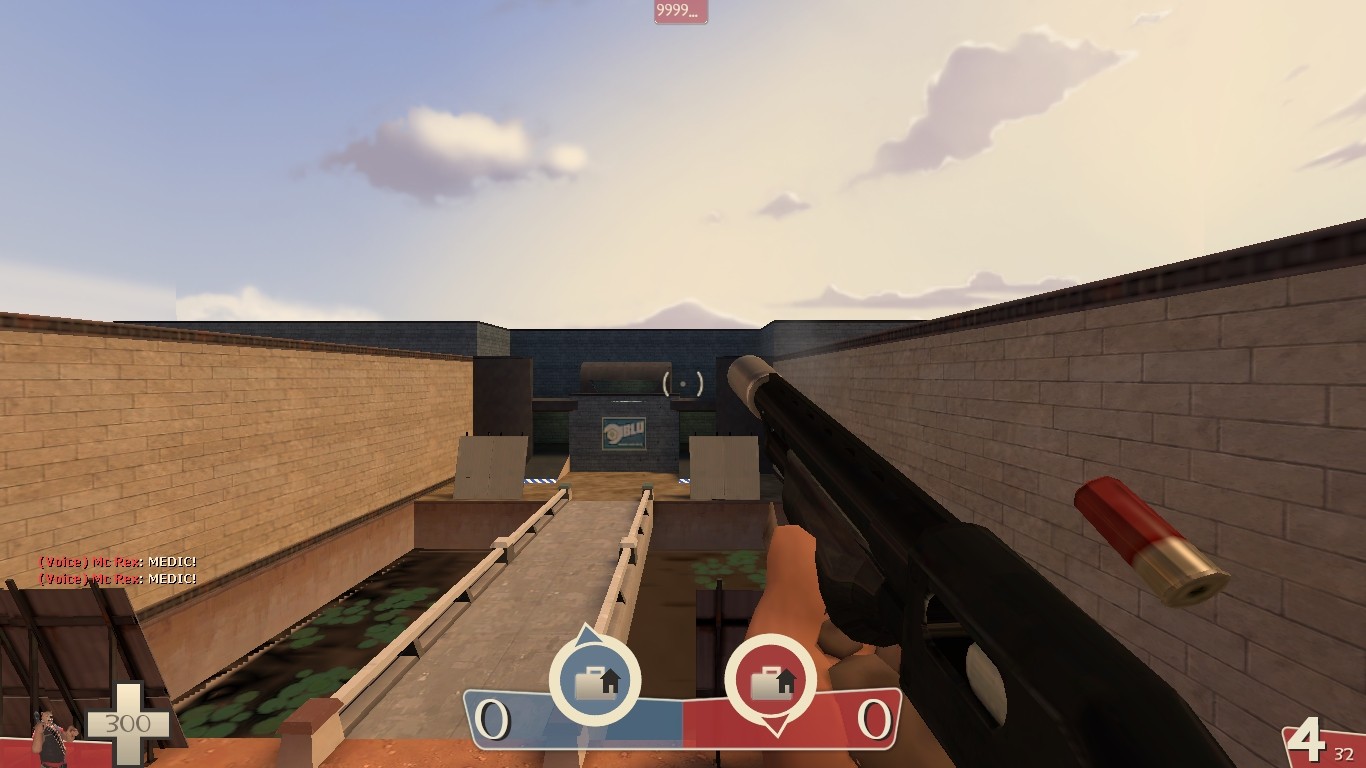Click the RED team briefcase home icon
This screenshot has width=1366, height=768.
click(x=772, y=679)
